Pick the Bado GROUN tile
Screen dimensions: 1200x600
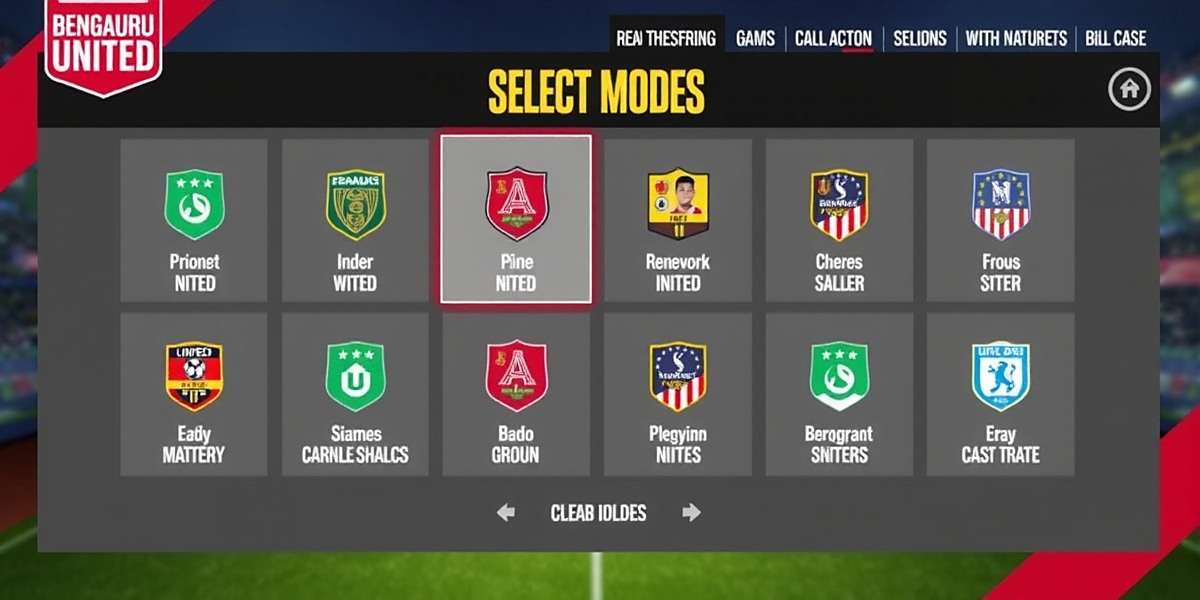coord(516,395)
